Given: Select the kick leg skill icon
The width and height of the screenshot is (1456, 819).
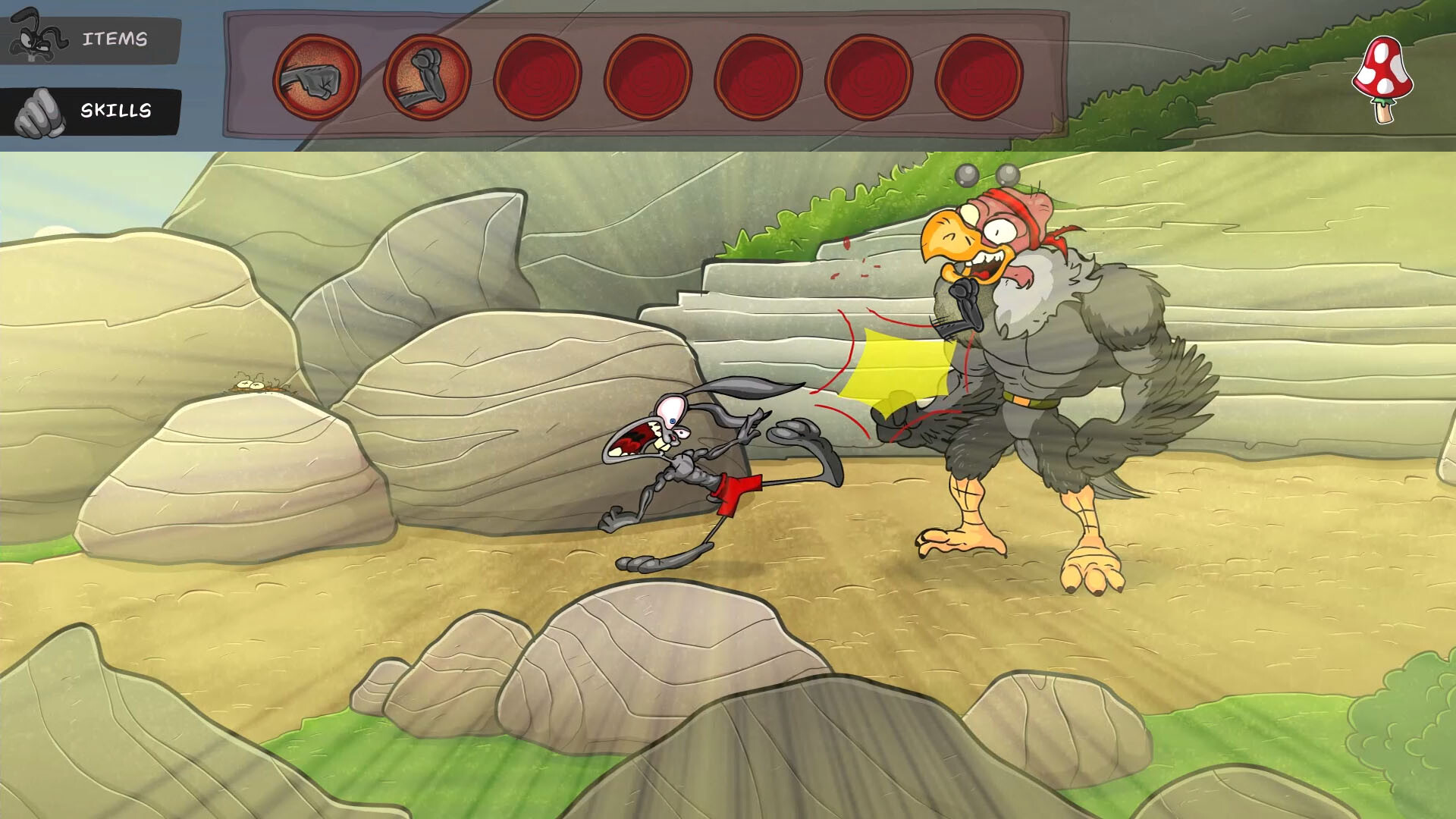Looking at the screenshot, I should coord(426,77).
